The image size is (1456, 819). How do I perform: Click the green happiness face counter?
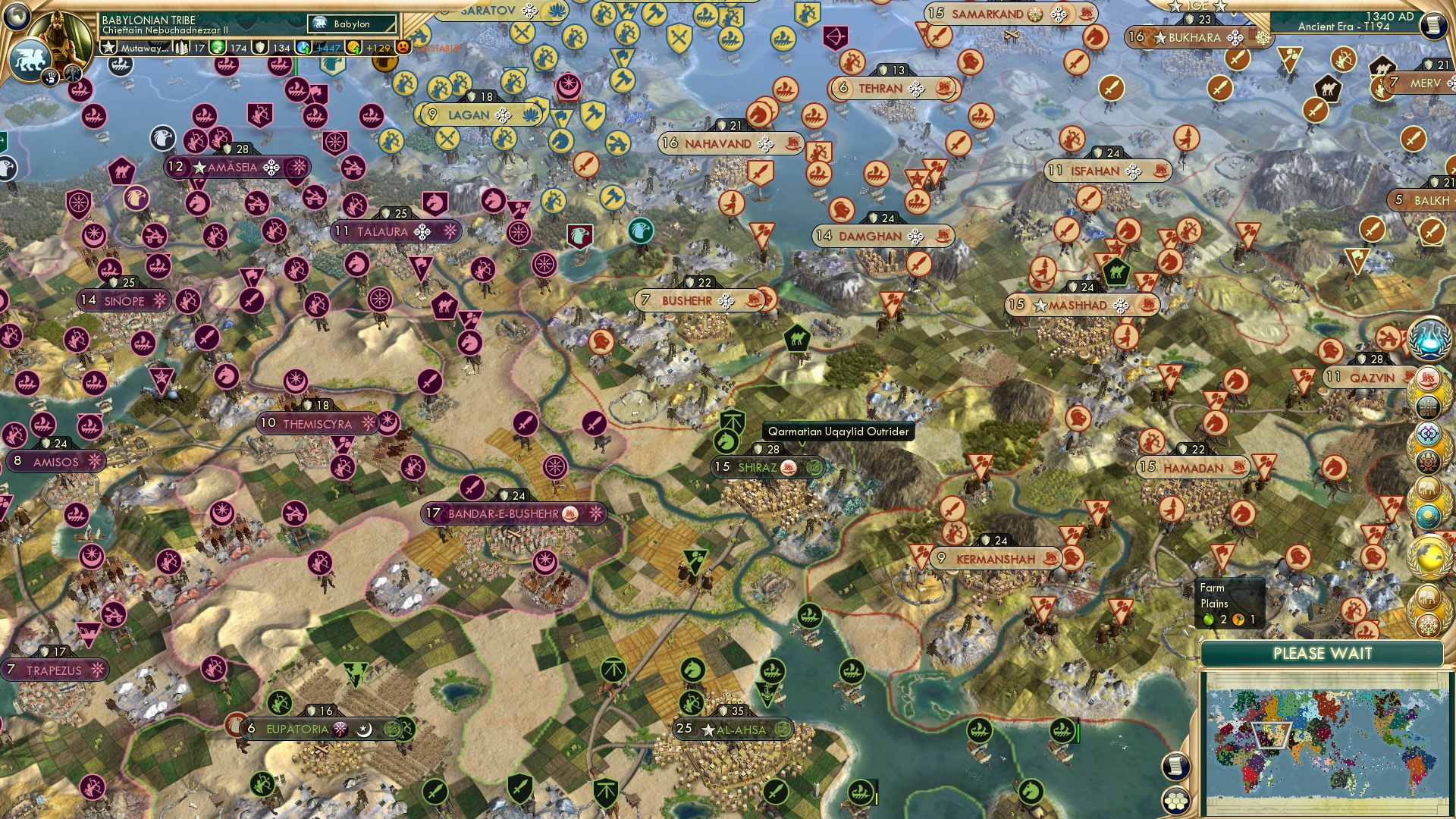point(217,47)
